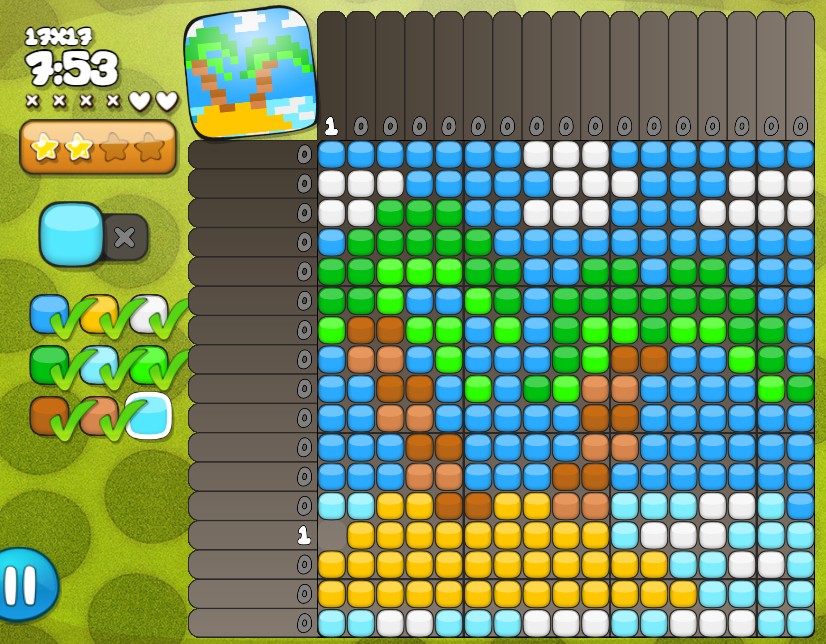This screenshot has width=826, height=644.
Task: Choose the pale light-blue color swatch
Action: (x=98, y=365)
